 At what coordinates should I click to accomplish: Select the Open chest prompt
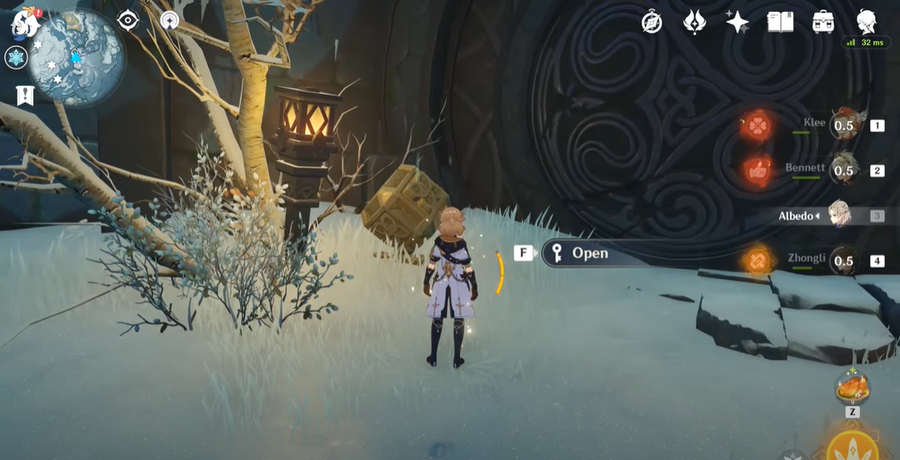click(x=589, y=253)
